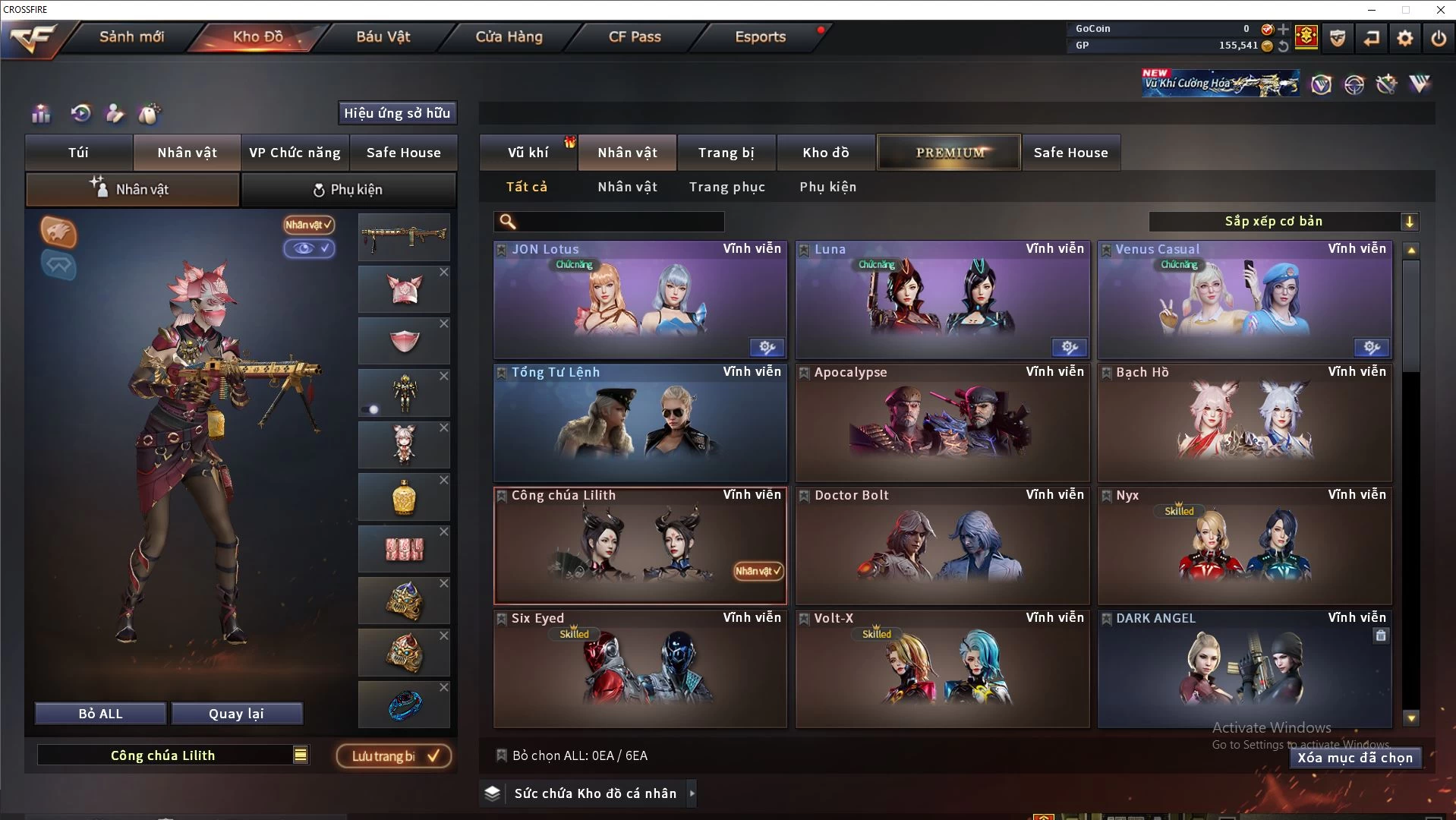
Task: Click Xóa mục đã chọn button
Action: (x=1354, y=758)
